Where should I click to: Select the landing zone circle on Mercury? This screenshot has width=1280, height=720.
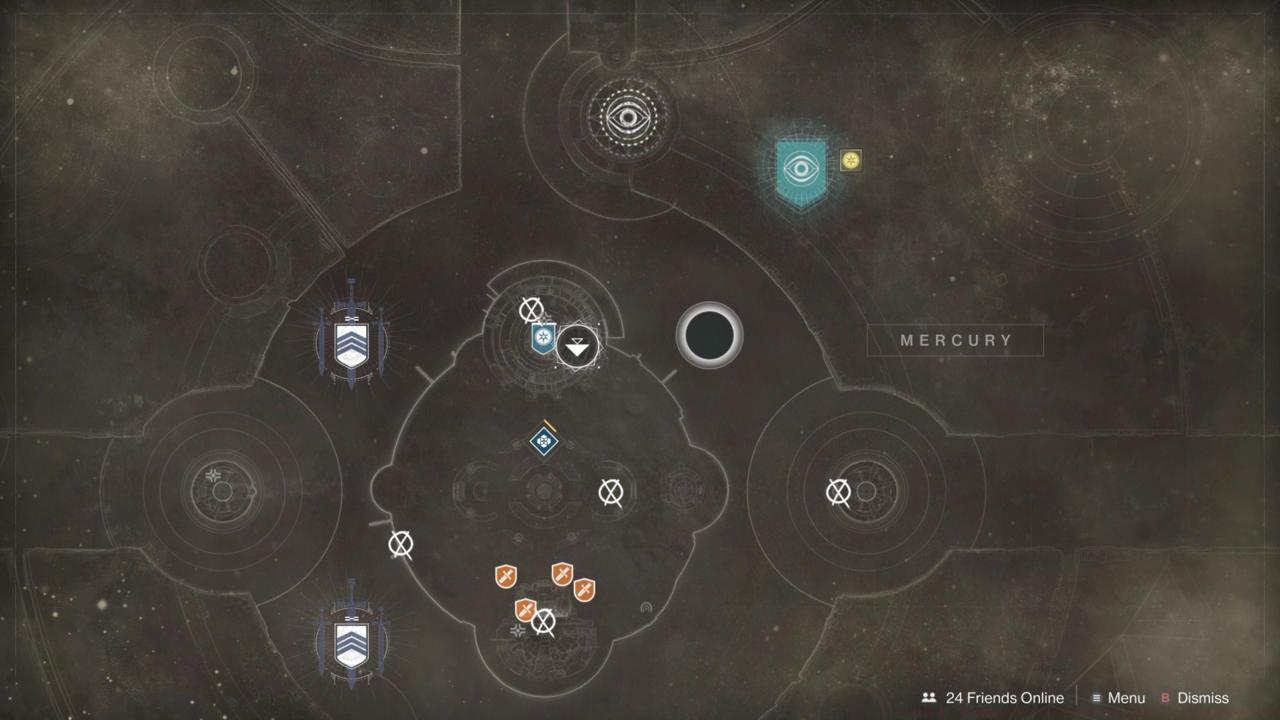click(709, 336)
